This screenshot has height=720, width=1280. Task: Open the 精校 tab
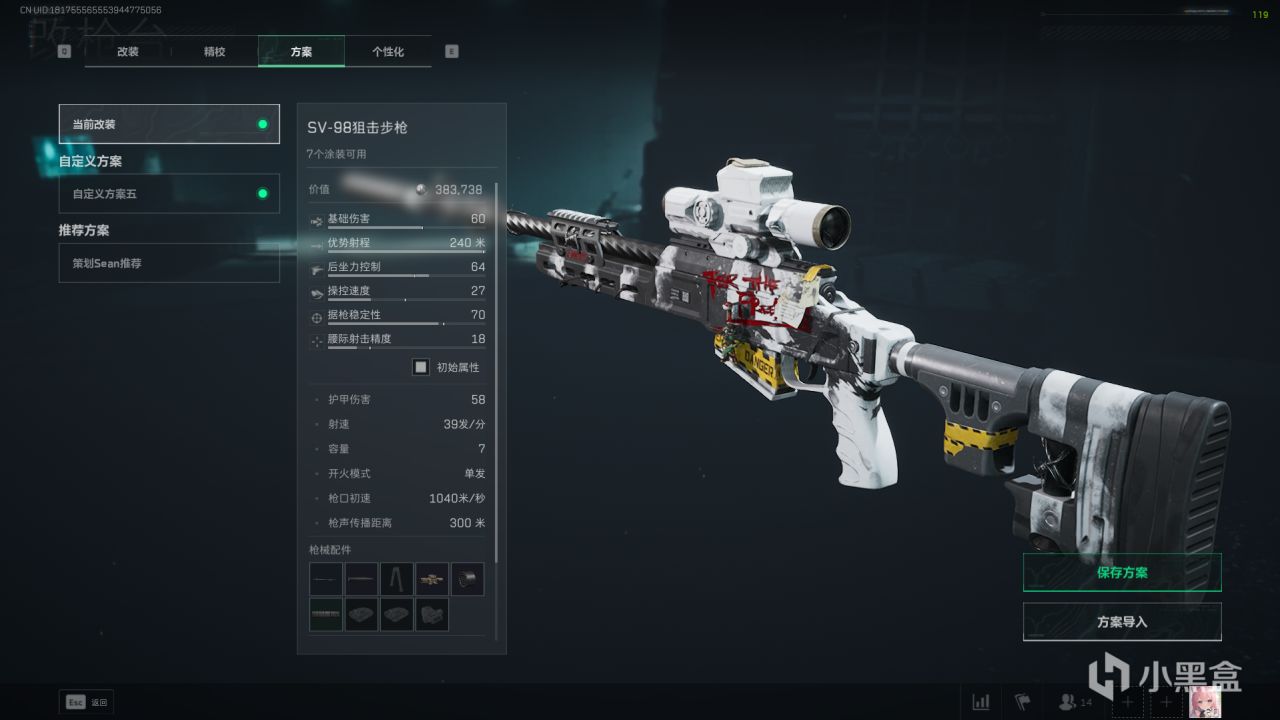pyautogui.click(x=214, y=51)
